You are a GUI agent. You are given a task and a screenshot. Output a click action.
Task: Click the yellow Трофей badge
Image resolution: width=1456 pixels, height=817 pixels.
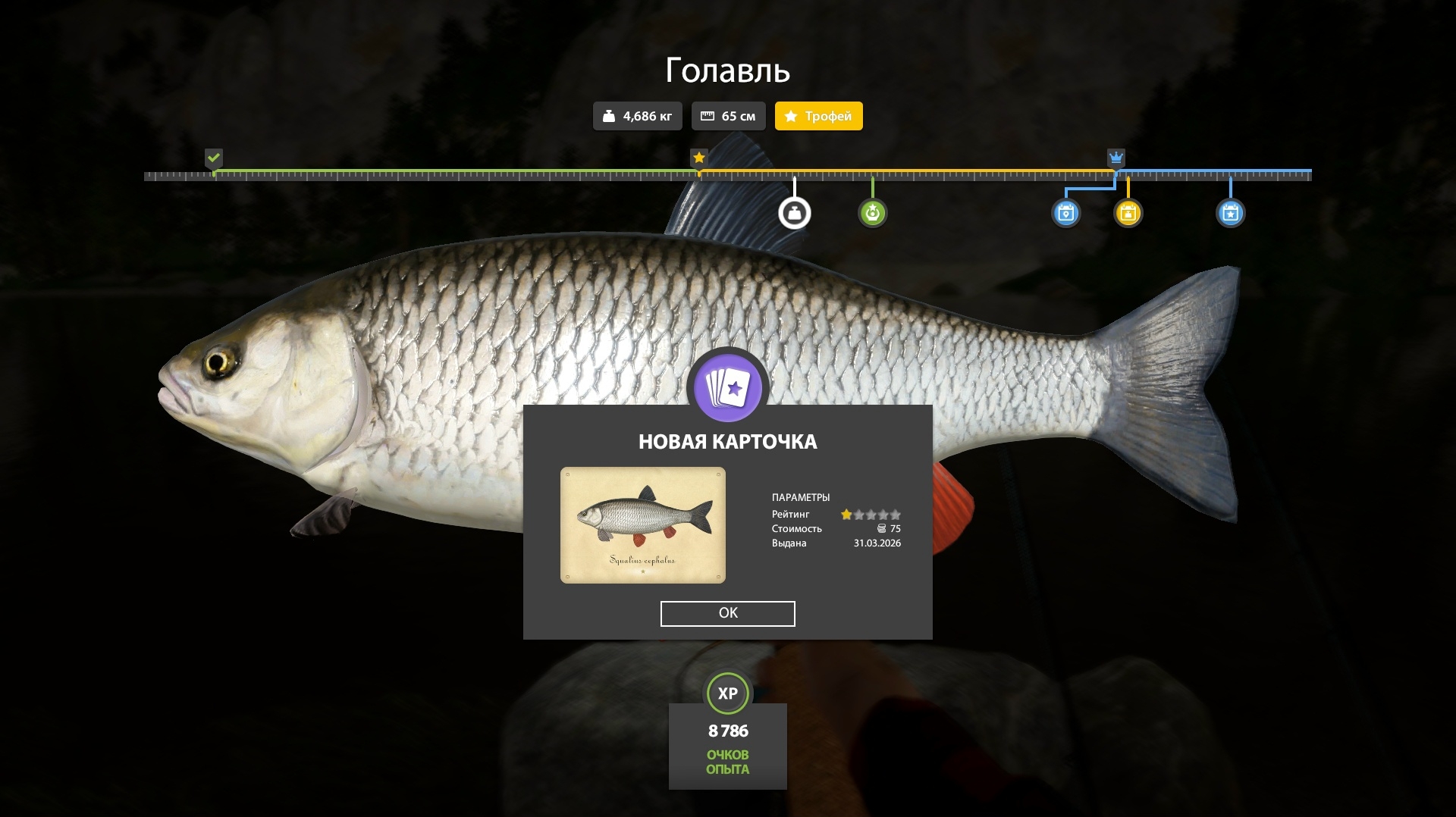[818, 116]
